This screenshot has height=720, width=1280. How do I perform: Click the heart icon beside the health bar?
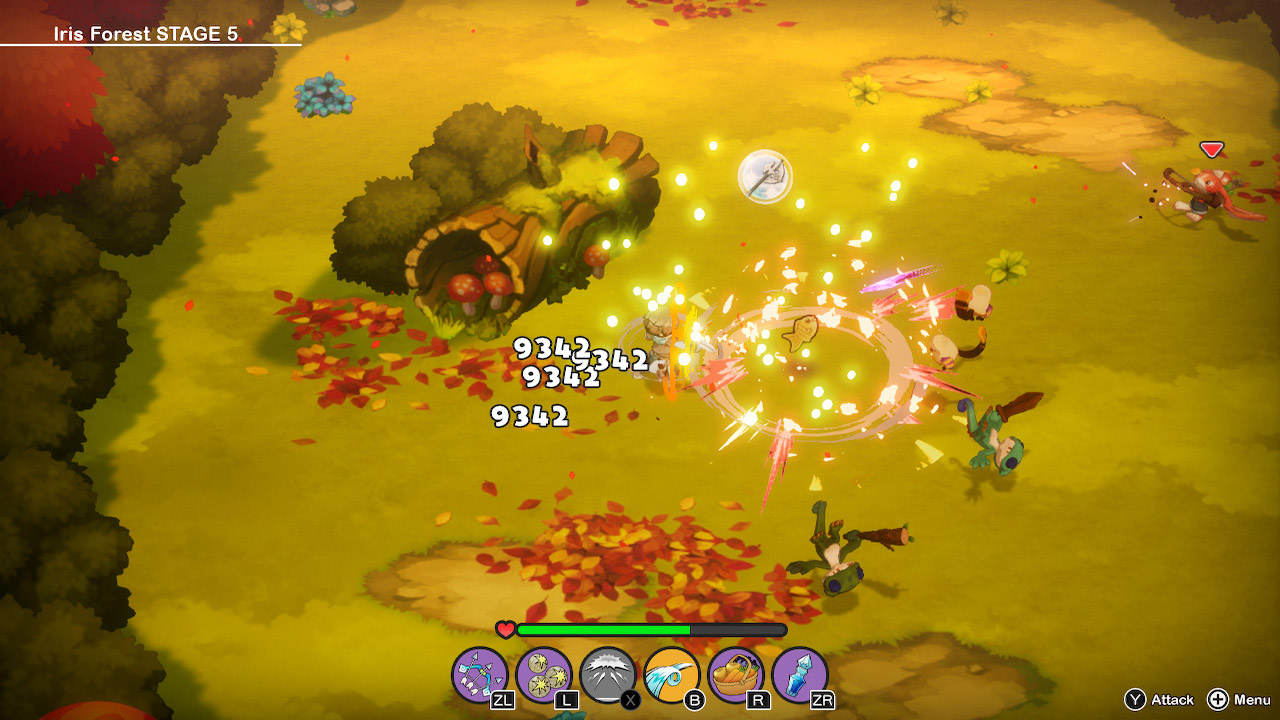pos(505,629)
